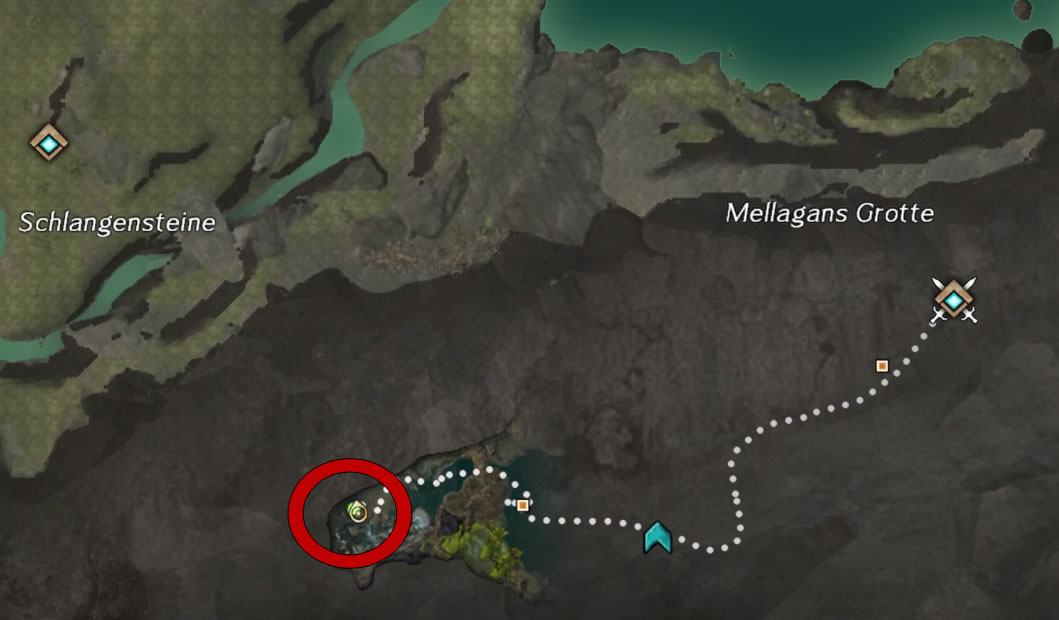This screenshot has height=620, width=1059.
Task: Click the green marker inside the red circle
Action: (x=357, y=513)
